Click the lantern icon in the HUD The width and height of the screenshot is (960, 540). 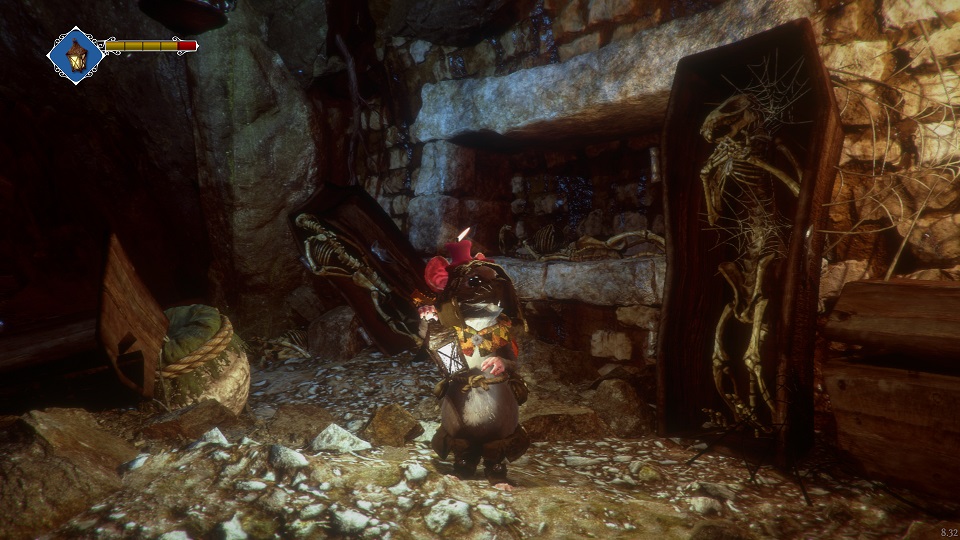(x=76, y=55)
